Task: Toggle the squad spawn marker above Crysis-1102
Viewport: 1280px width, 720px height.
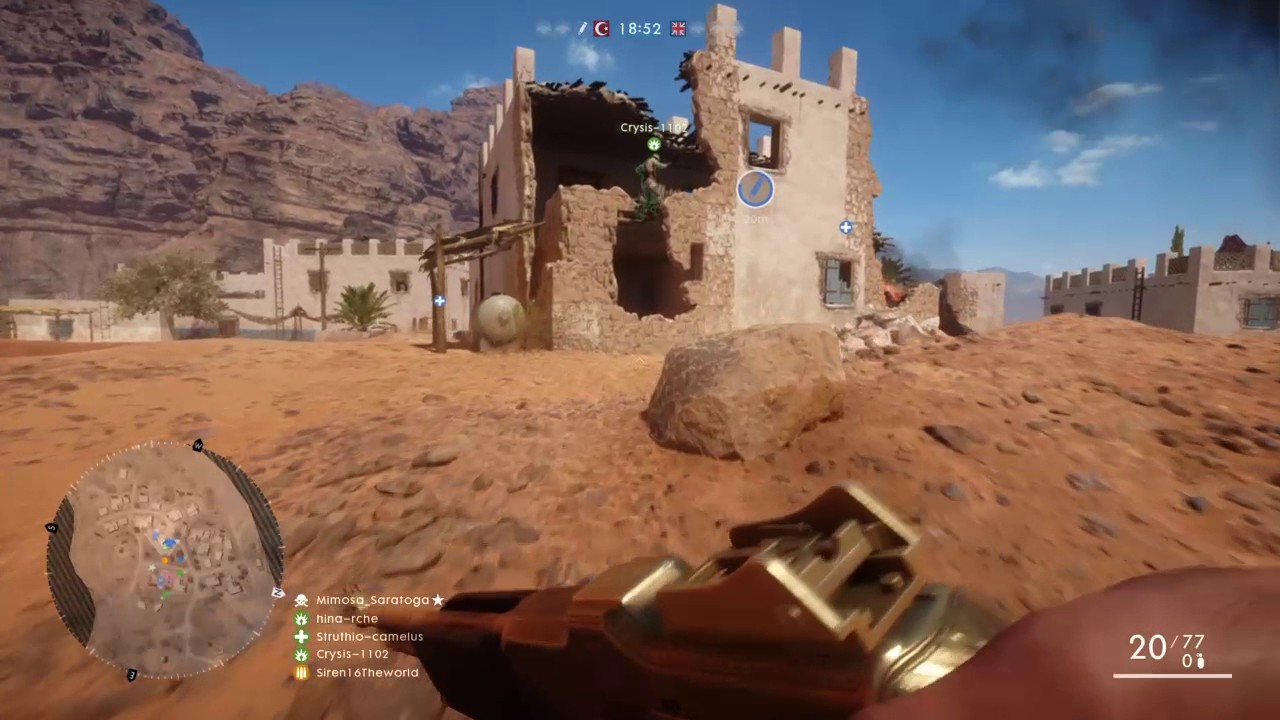Action: pos(652,145)
